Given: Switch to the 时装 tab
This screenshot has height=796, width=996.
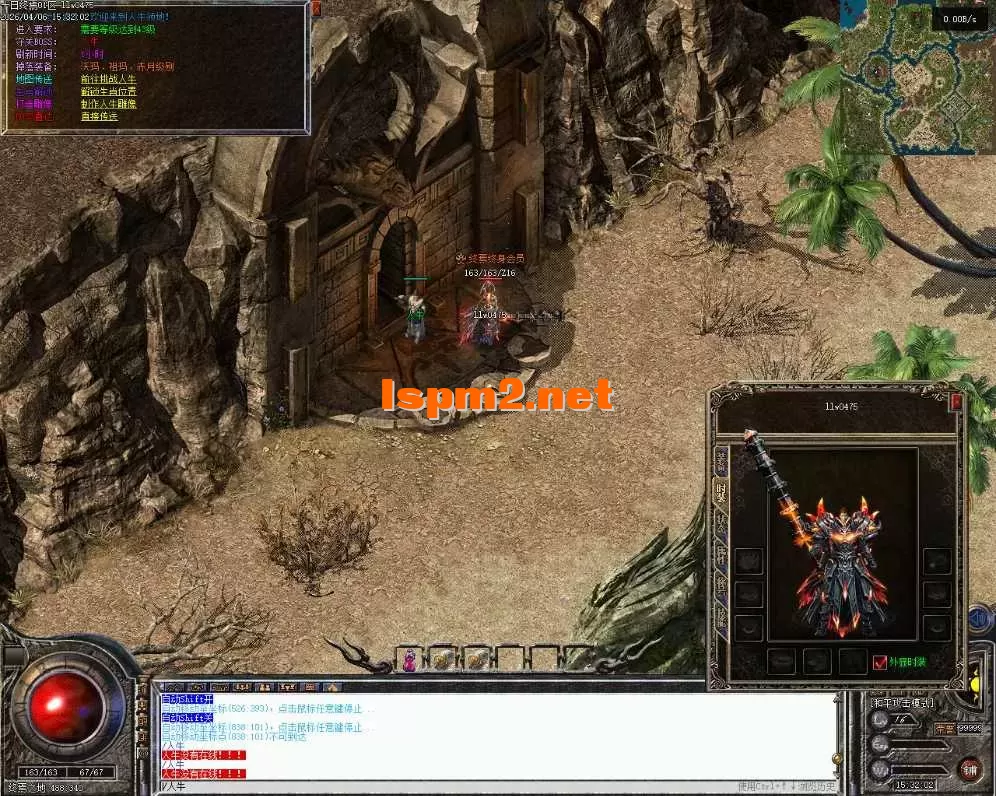Looking at the screenshot, I should tap(720, 493).
